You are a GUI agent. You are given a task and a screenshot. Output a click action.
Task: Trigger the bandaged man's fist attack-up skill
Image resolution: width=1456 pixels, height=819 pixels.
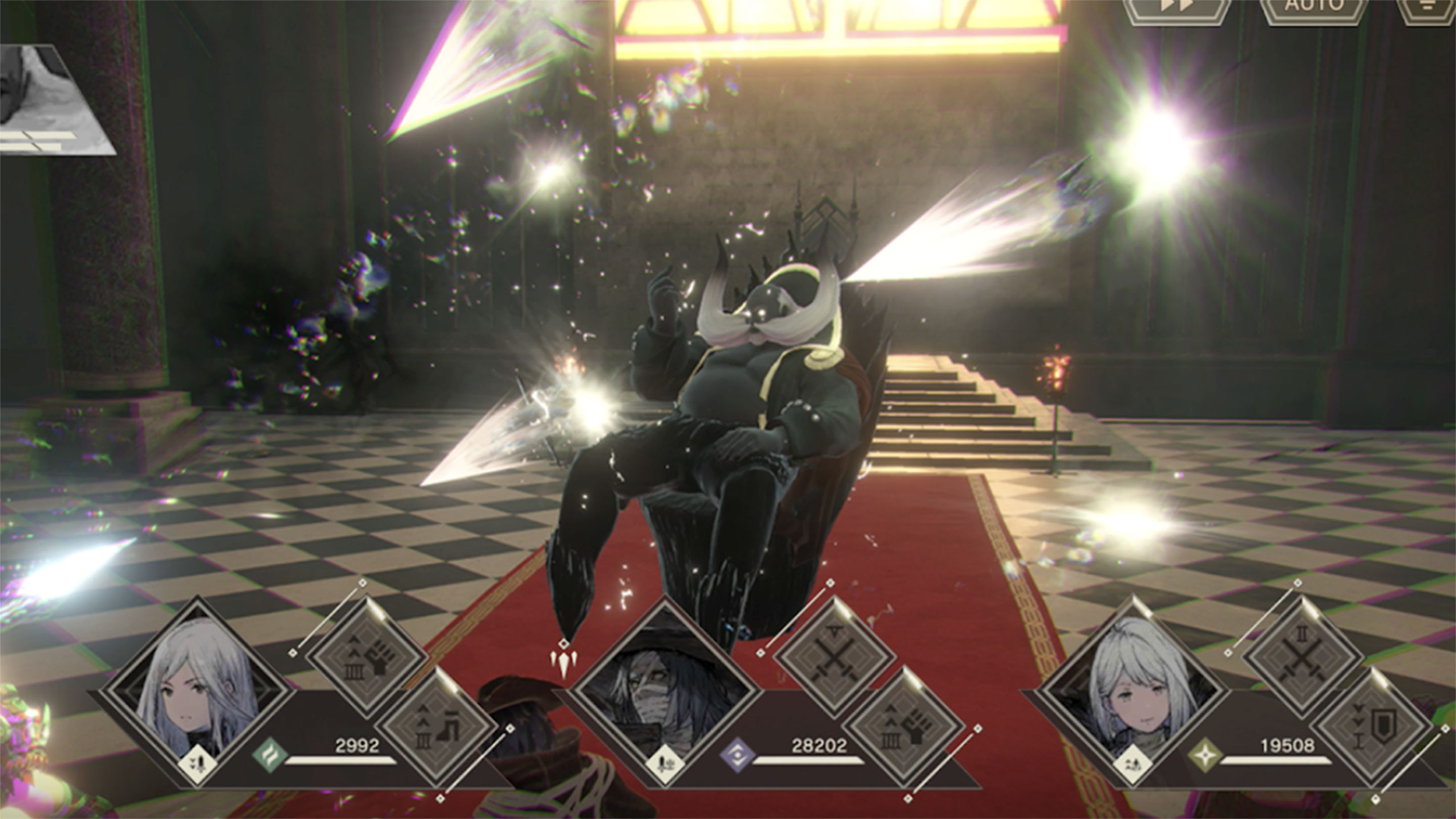(x=904, y=729)
